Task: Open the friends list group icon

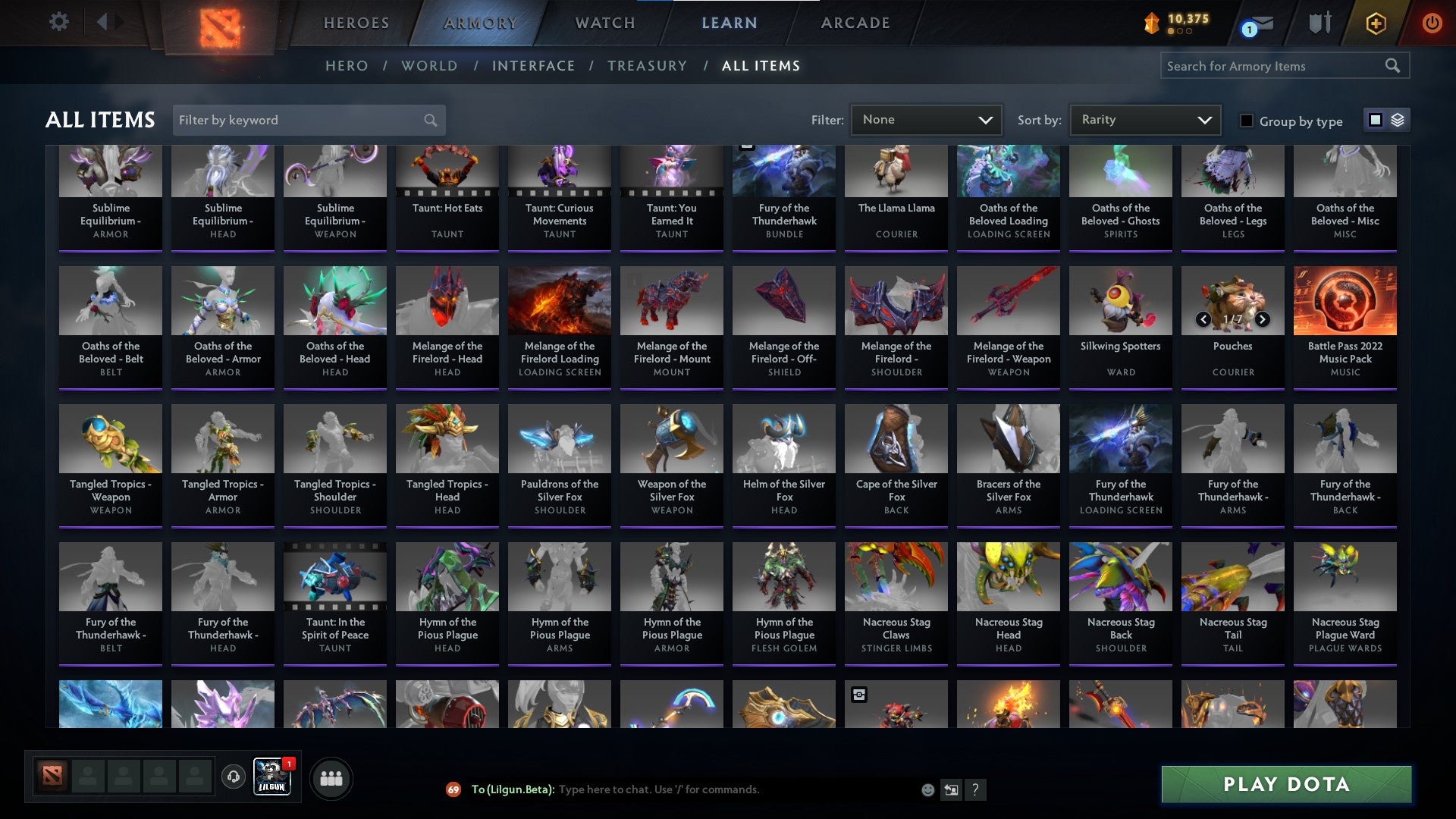Action: click(331, 777)
